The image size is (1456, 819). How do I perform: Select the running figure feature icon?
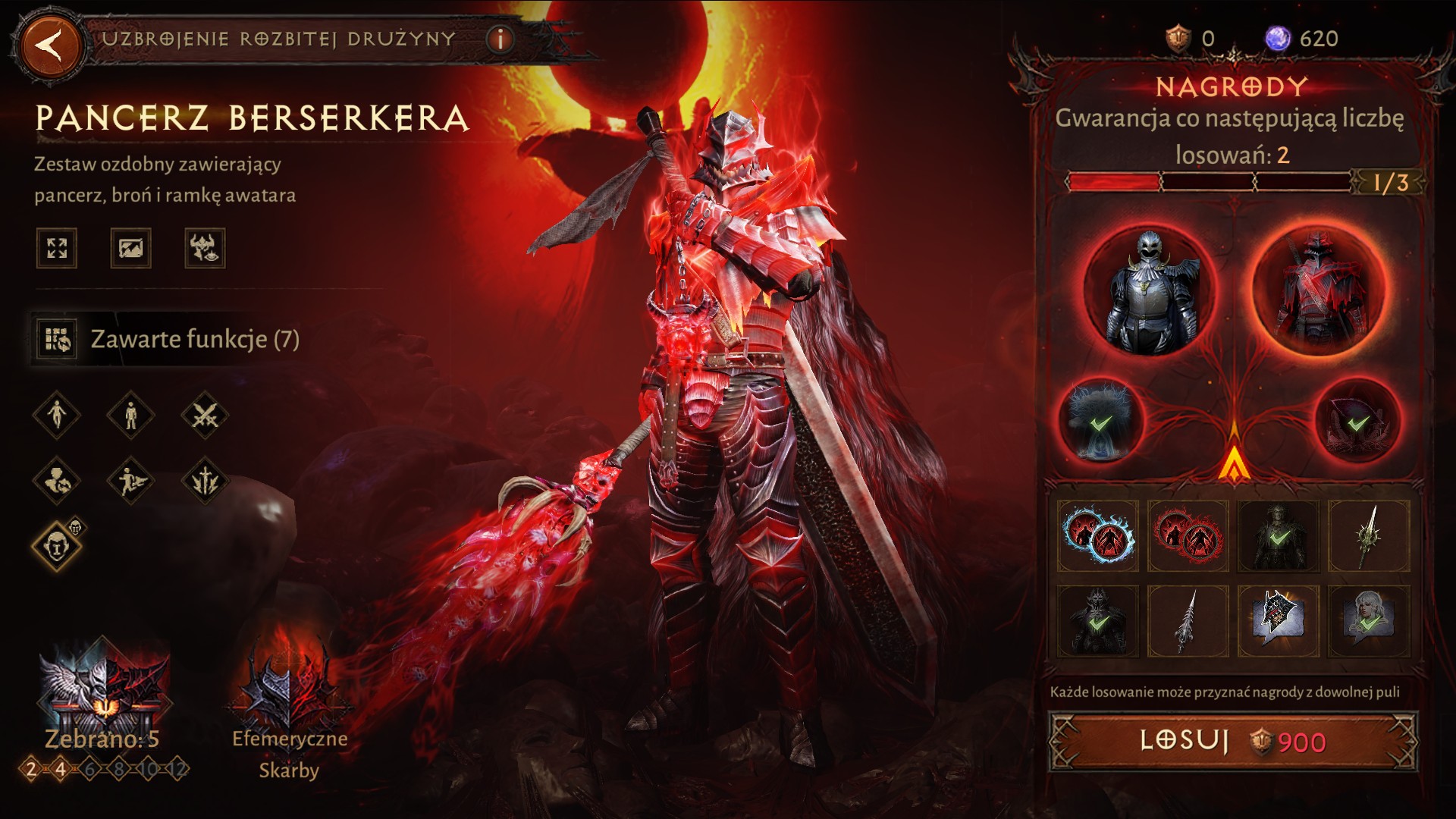point(130,480)
